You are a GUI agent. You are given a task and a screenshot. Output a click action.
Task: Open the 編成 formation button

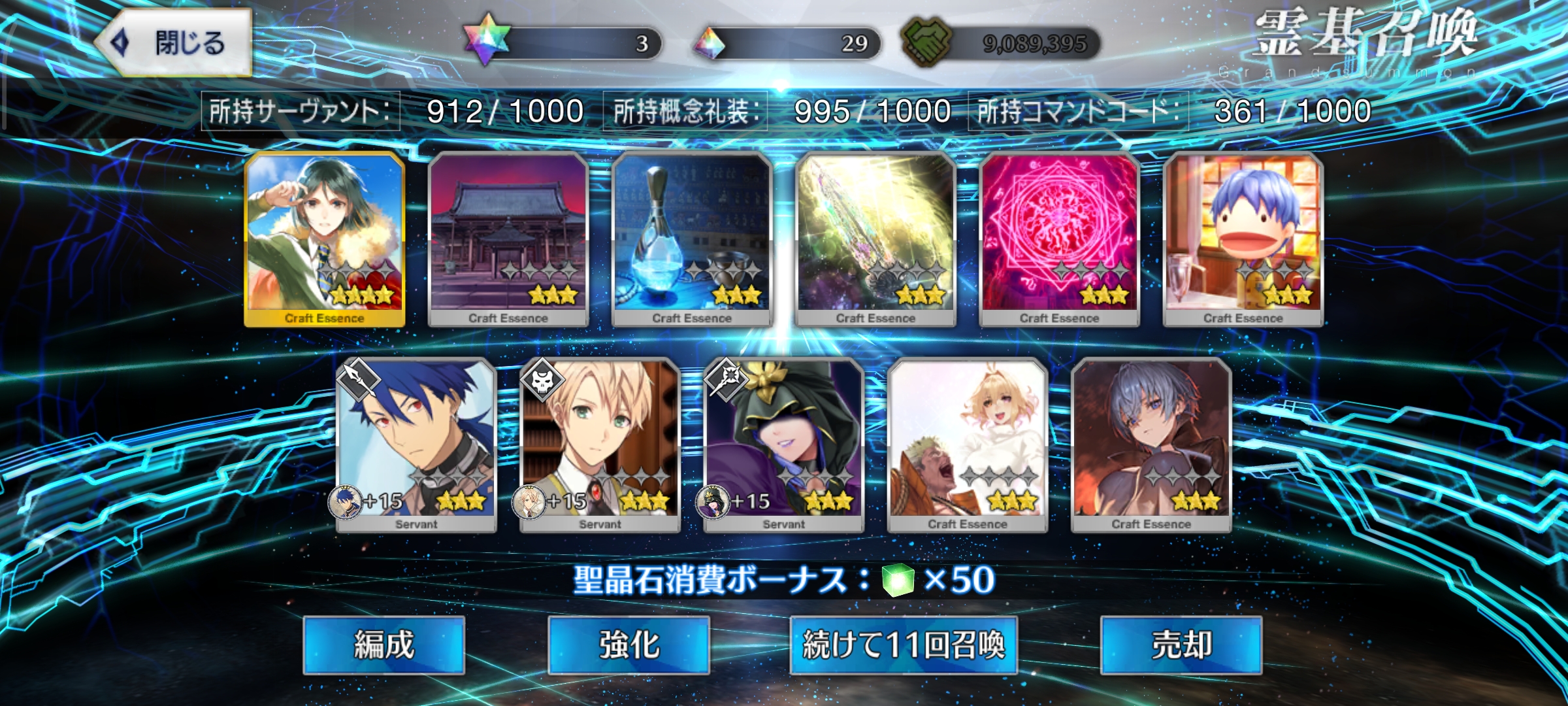(384, 645)
